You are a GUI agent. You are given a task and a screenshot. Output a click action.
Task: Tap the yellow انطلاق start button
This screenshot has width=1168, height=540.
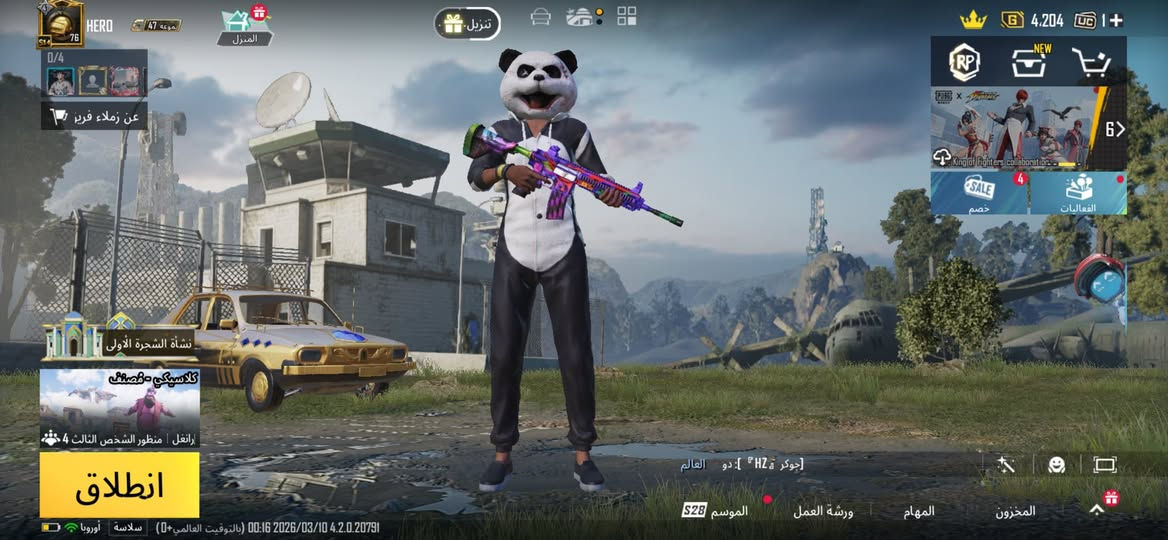tap(119, 485)
